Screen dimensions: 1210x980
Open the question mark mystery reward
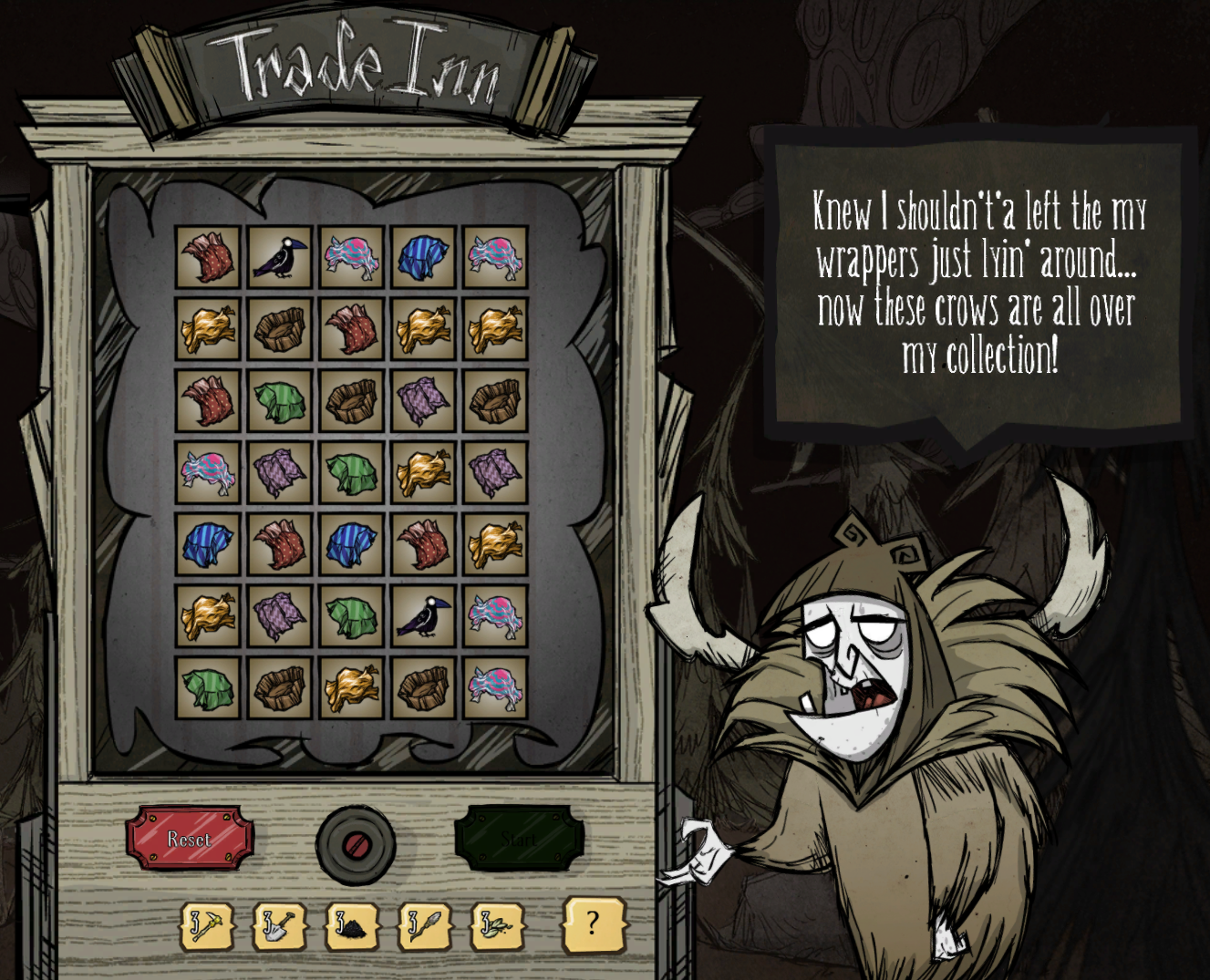click(594, 925)
